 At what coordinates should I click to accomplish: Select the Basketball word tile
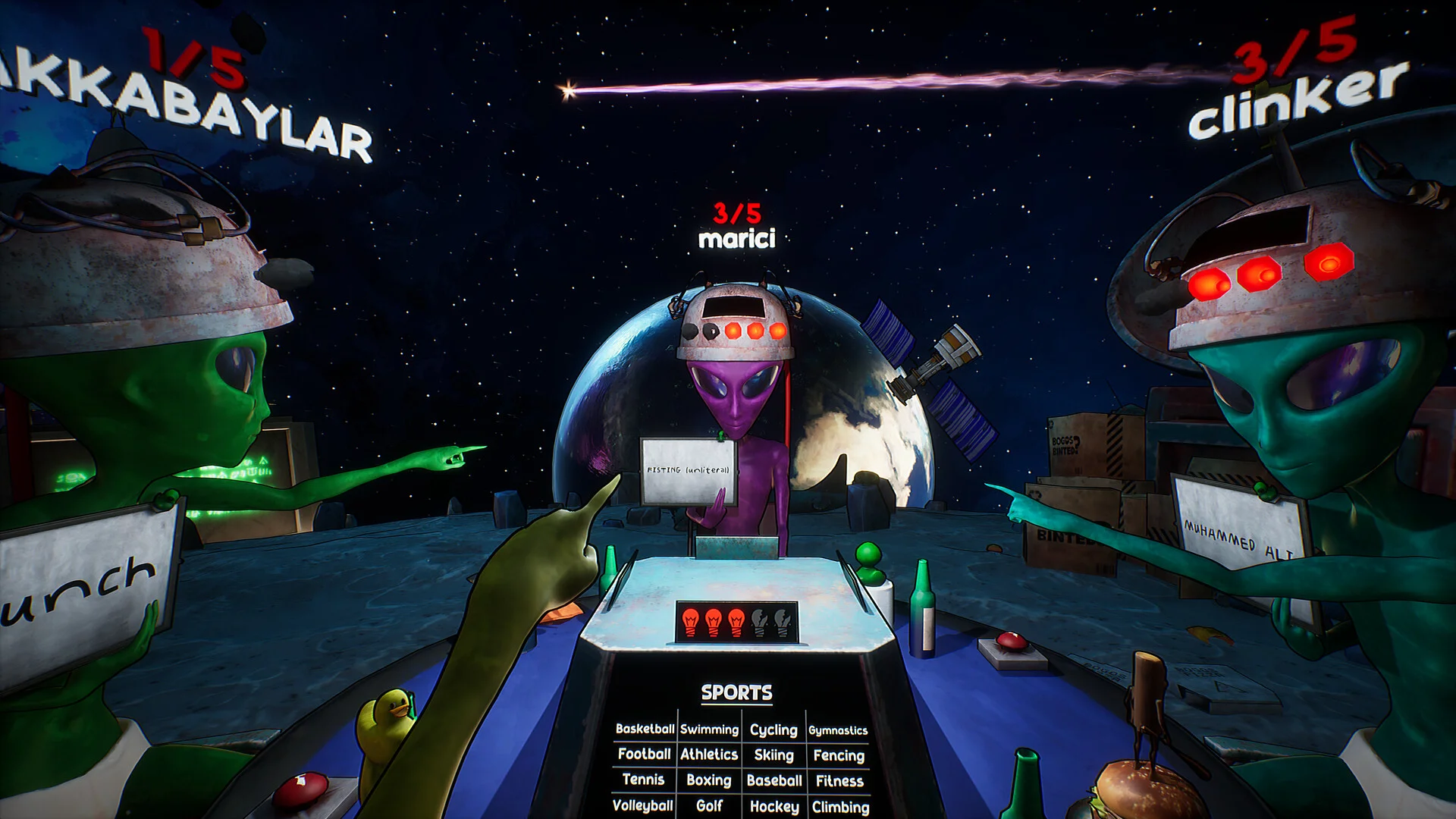[x=645, y=729]
